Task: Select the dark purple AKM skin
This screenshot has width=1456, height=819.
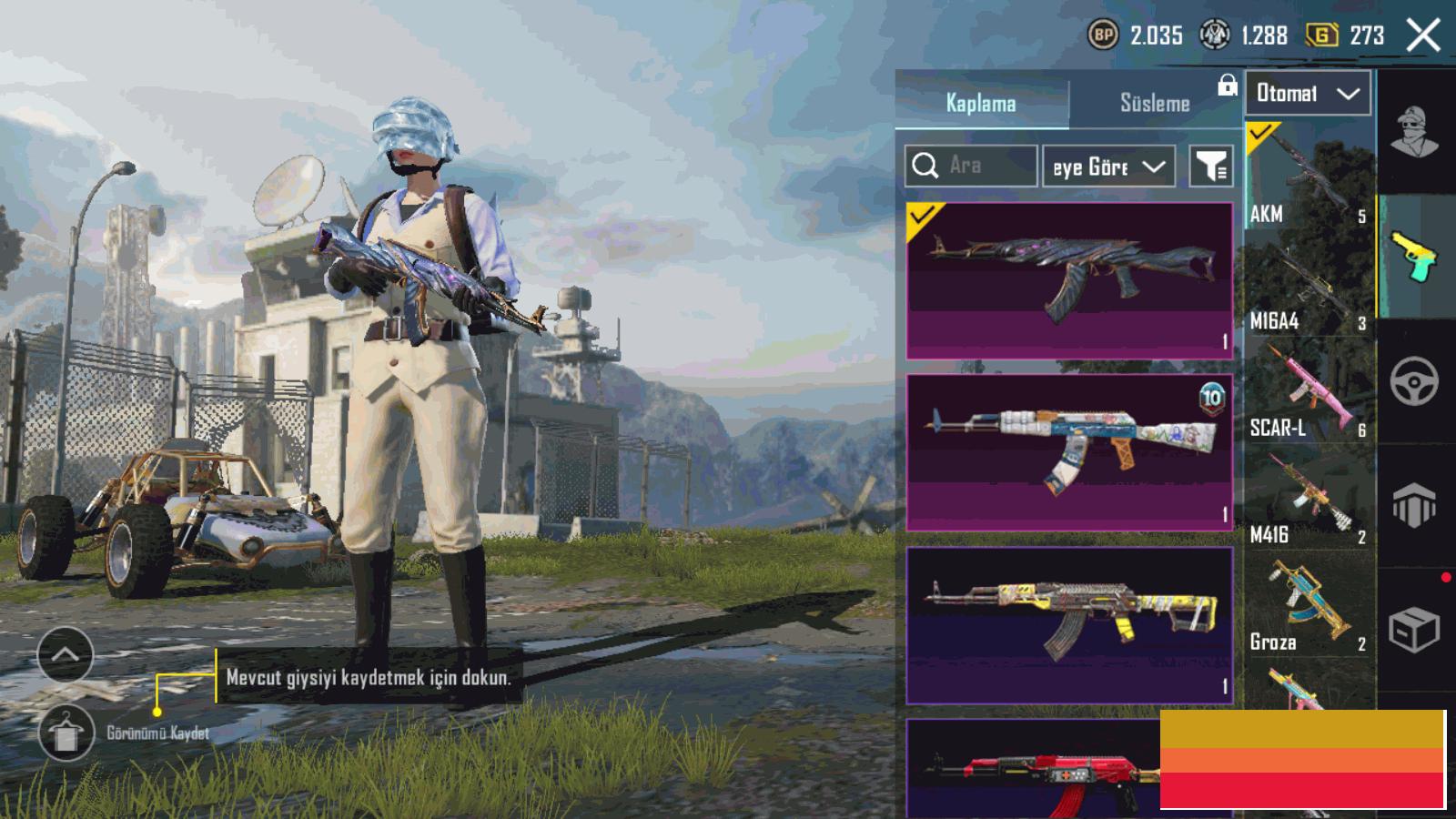Action: (1069, 280)
